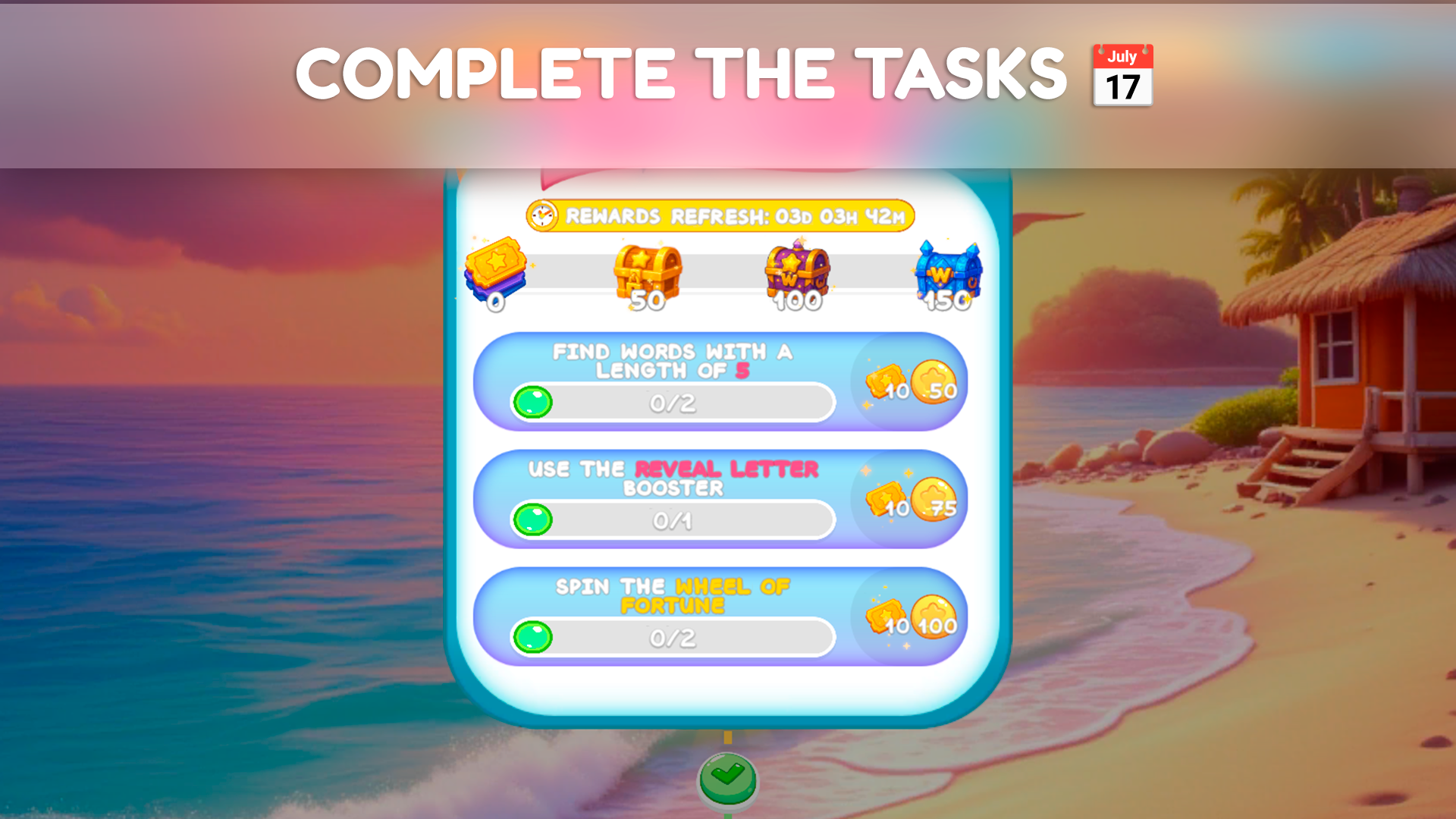Viewport: 1456px width, 819px height.
Task: Confirm tasks with the green checkmark button
Action: pos(728,782)
